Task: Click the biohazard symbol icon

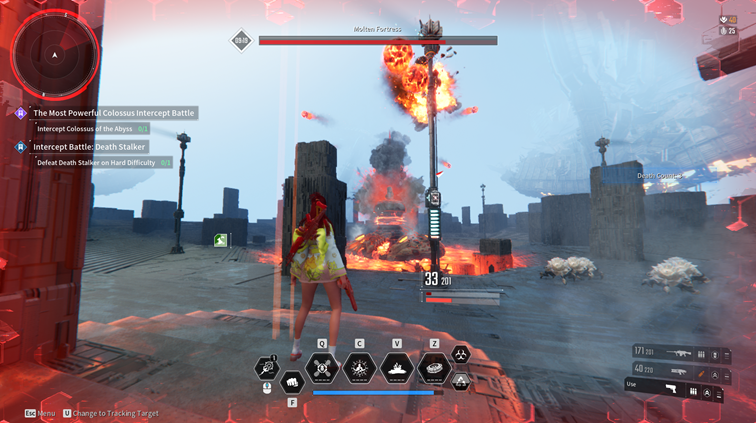Action: click(x=460, y=355)
